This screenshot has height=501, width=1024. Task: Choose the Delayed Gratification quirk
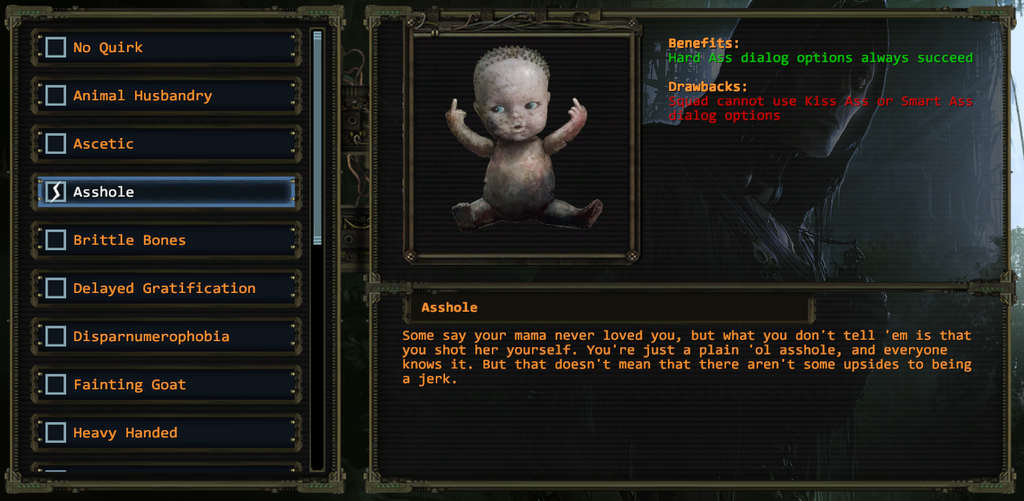click(56, 288)
